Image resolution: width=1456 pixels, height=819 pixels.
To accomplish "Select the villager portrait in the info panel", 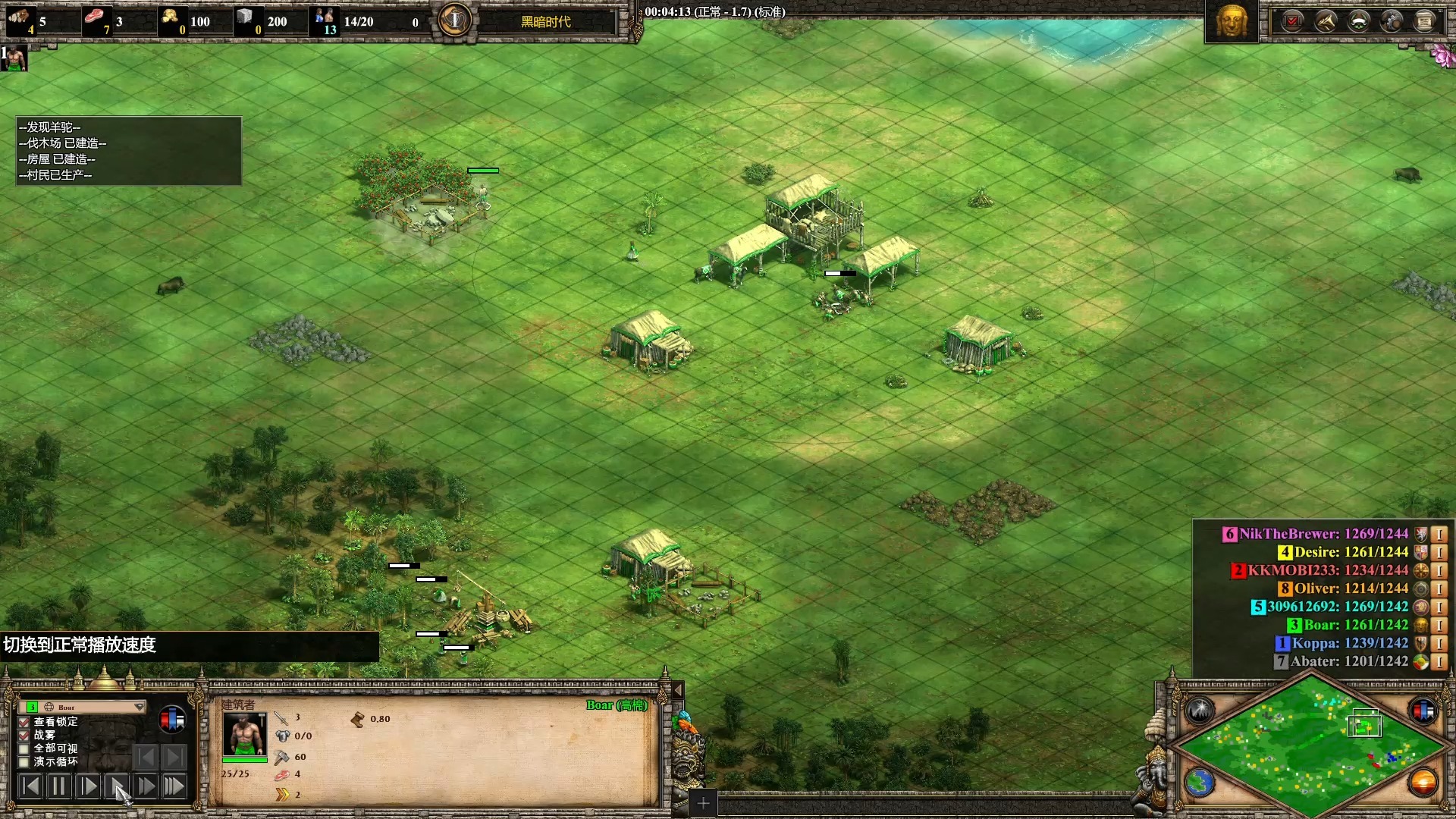I will 244,734.
